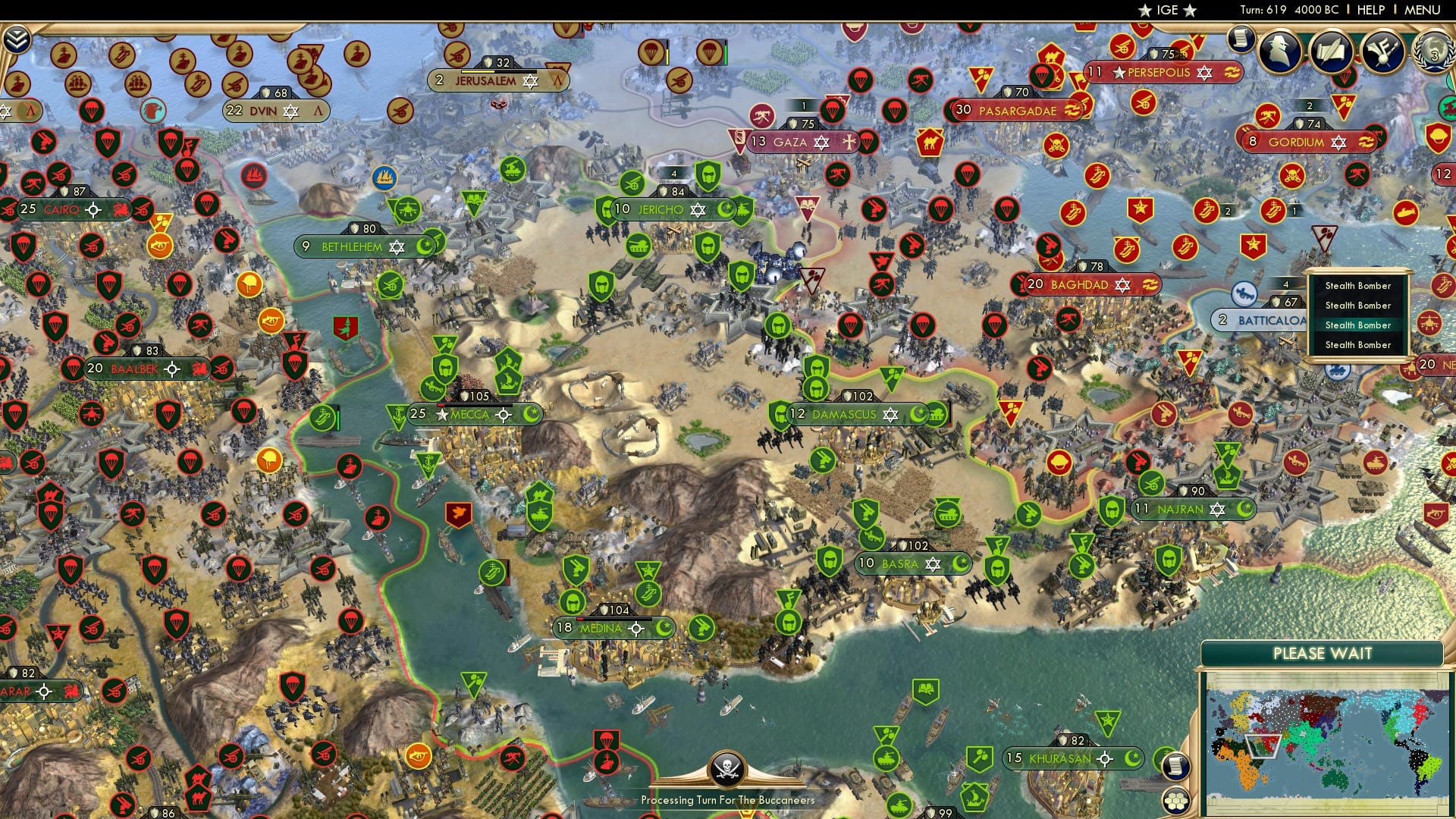Open the Espionage overview spy icon
1456x819 pixels.
tap(1279, 52)
